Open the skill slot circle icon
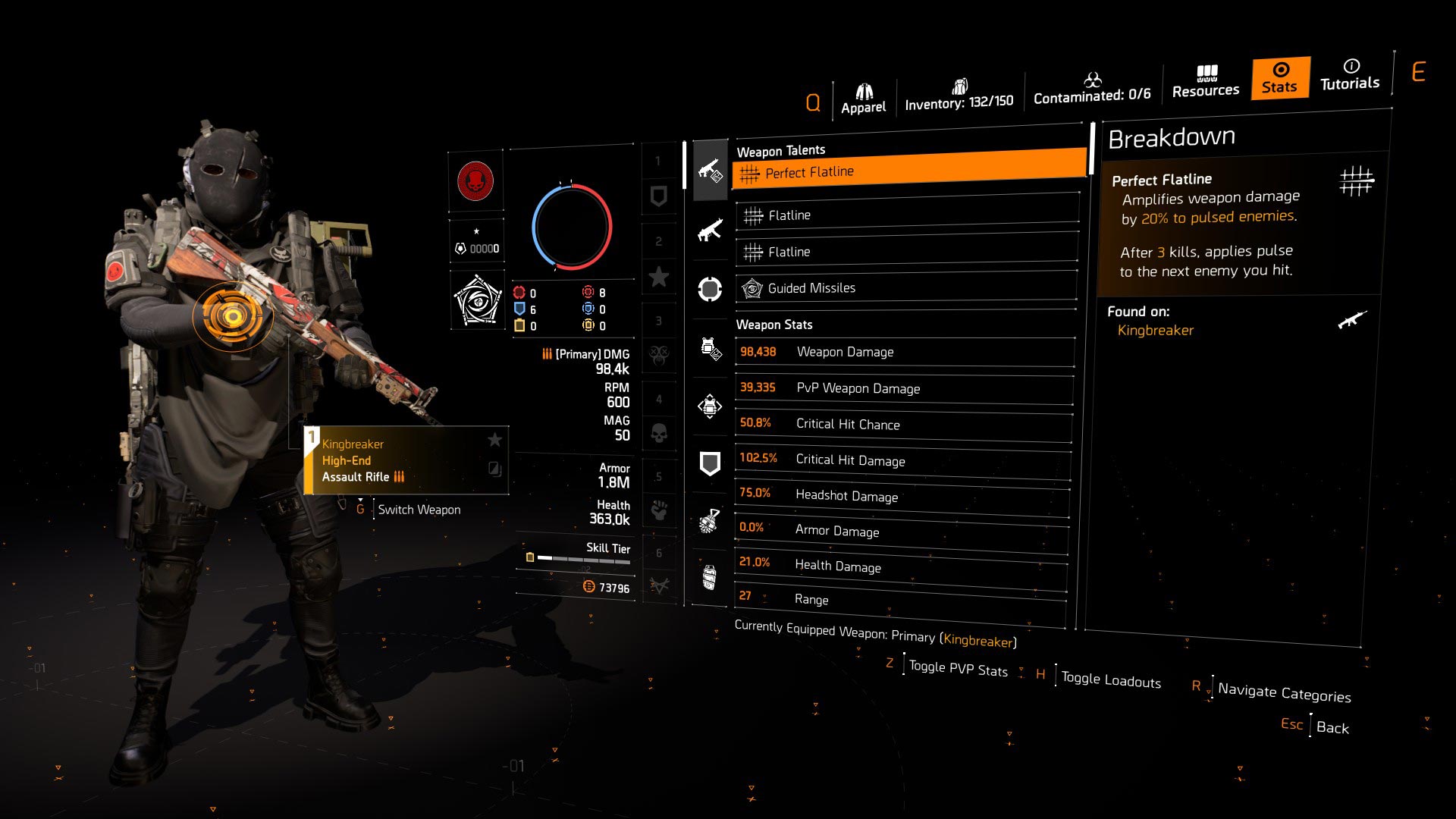This screenshot has width=1456, height=819. point(710,288)
